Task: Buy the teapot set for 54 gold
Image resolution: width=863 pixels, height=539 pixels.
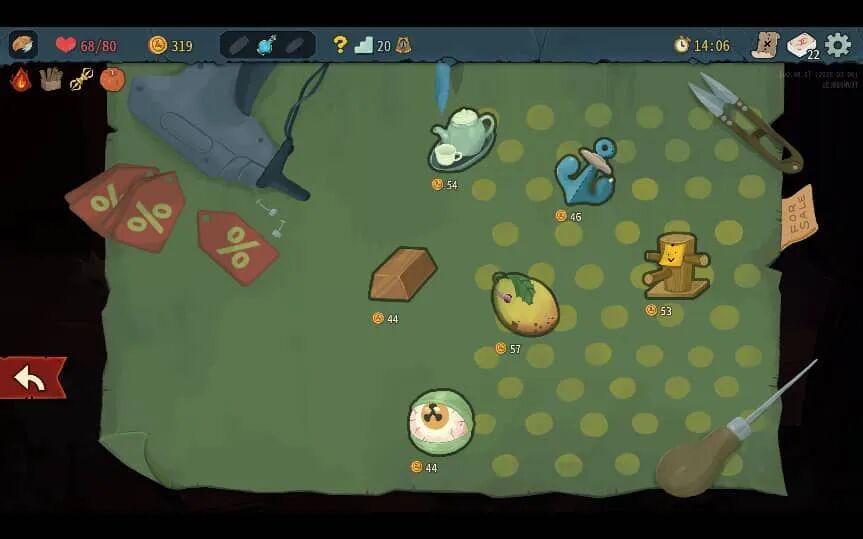Action: (x=461, y=138)
